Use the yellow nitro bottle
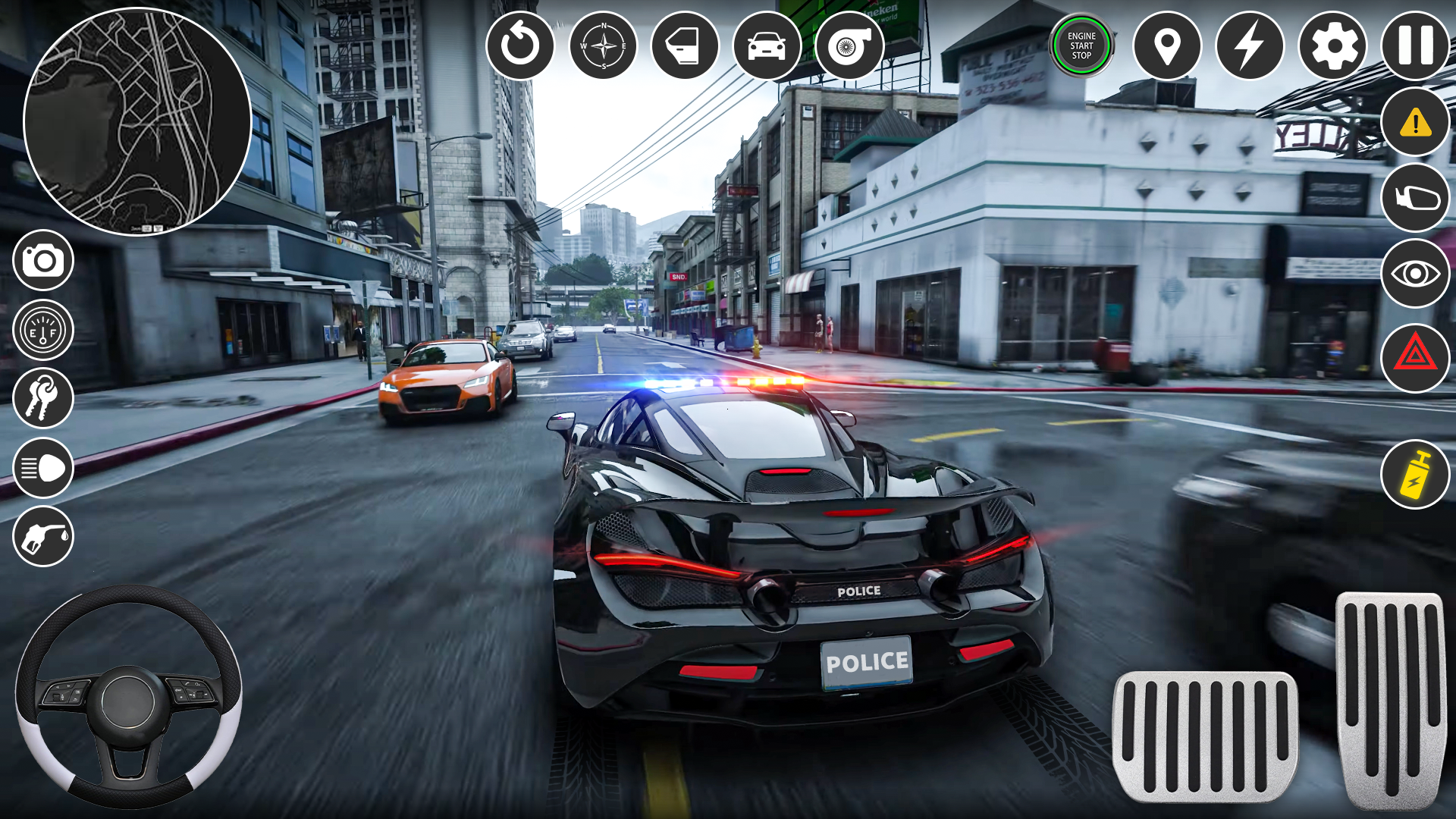Image resolution: width=1456 pixels, height=819 pixels. (1415, 475)
